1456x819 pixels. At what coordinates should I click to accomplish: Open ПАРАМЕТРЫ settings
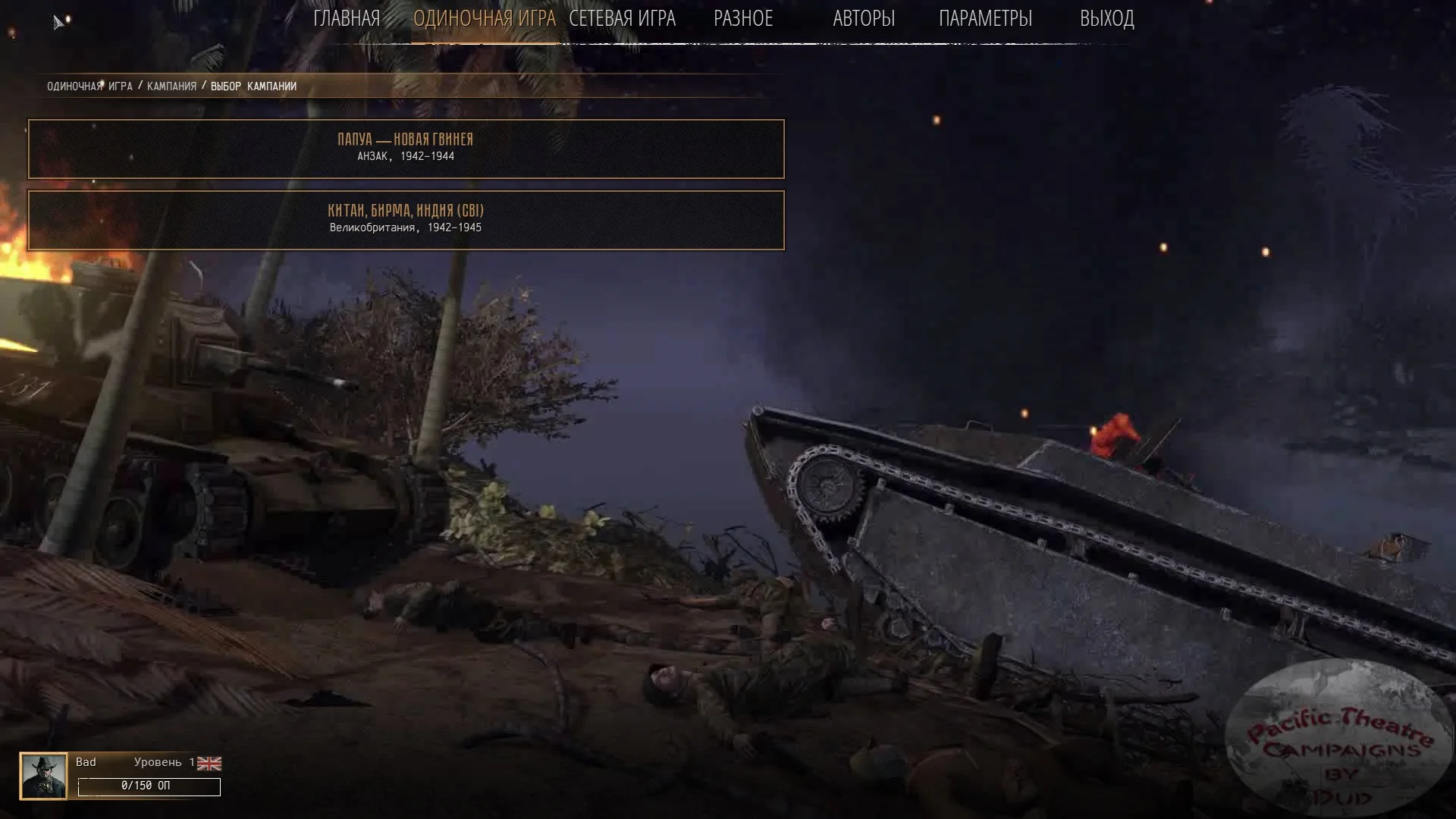pos(985,18)
